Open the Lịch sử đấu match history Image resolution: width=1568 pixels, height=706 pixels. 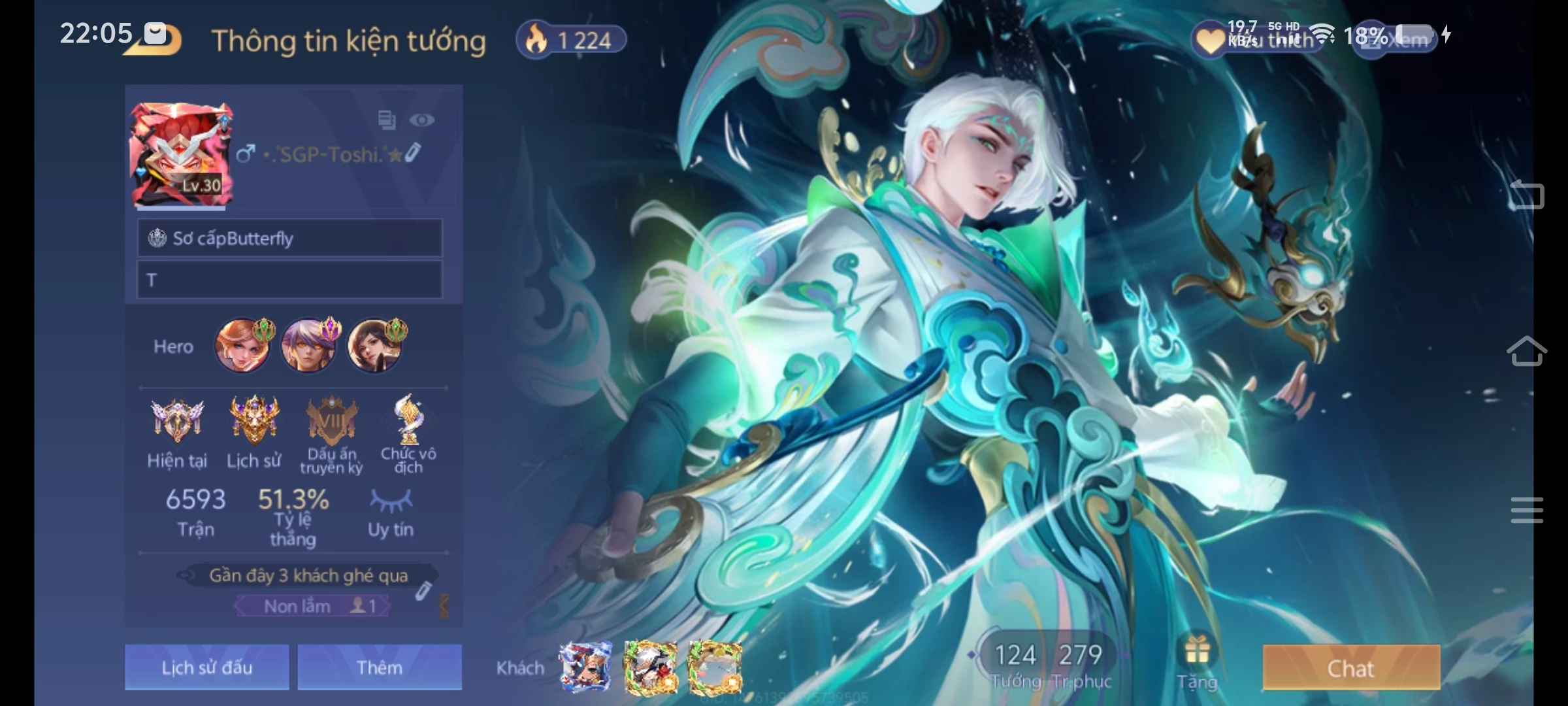coord(206,667)
